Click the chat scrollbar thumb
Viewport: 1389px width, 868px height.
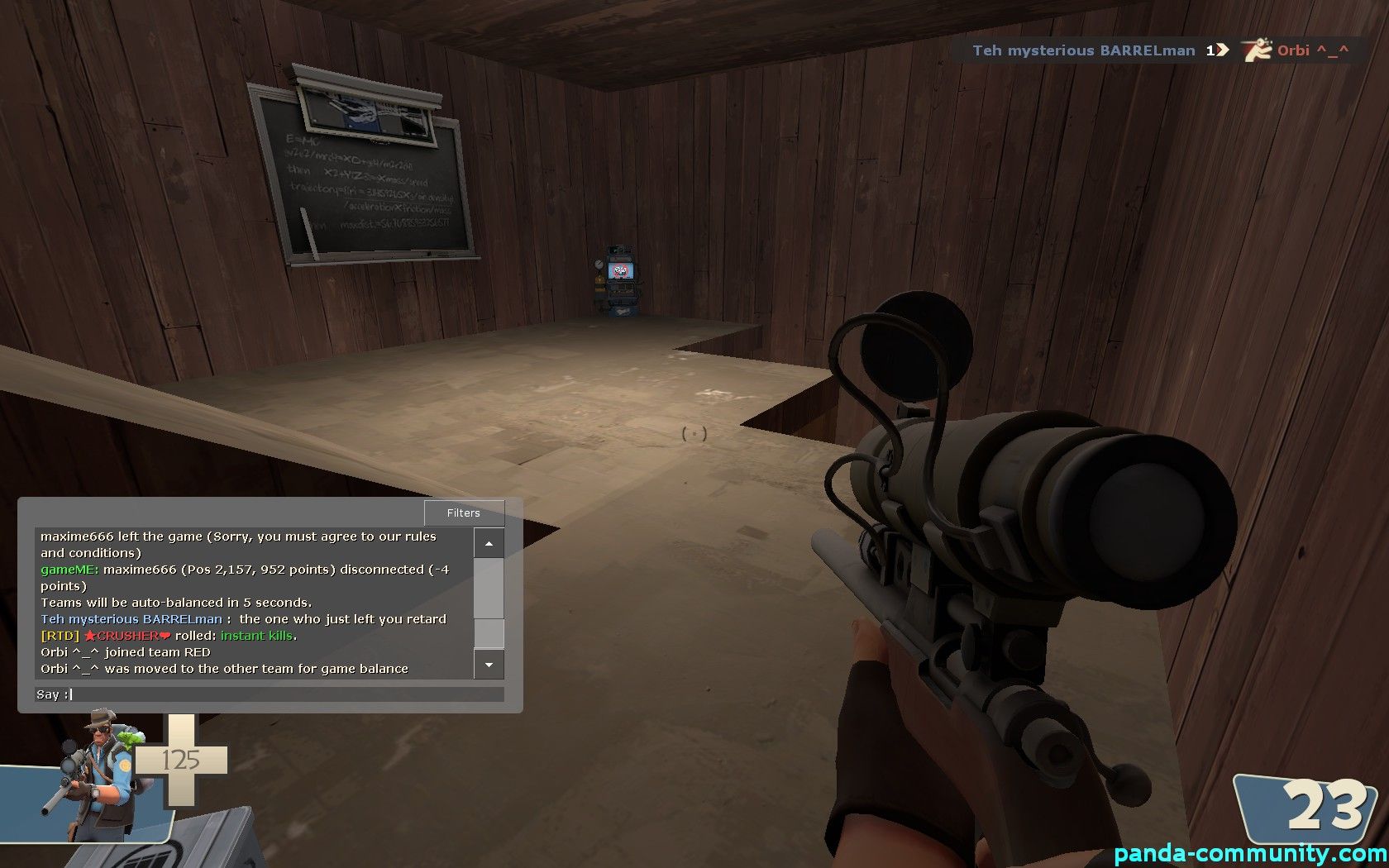click(x=489, y=632)
